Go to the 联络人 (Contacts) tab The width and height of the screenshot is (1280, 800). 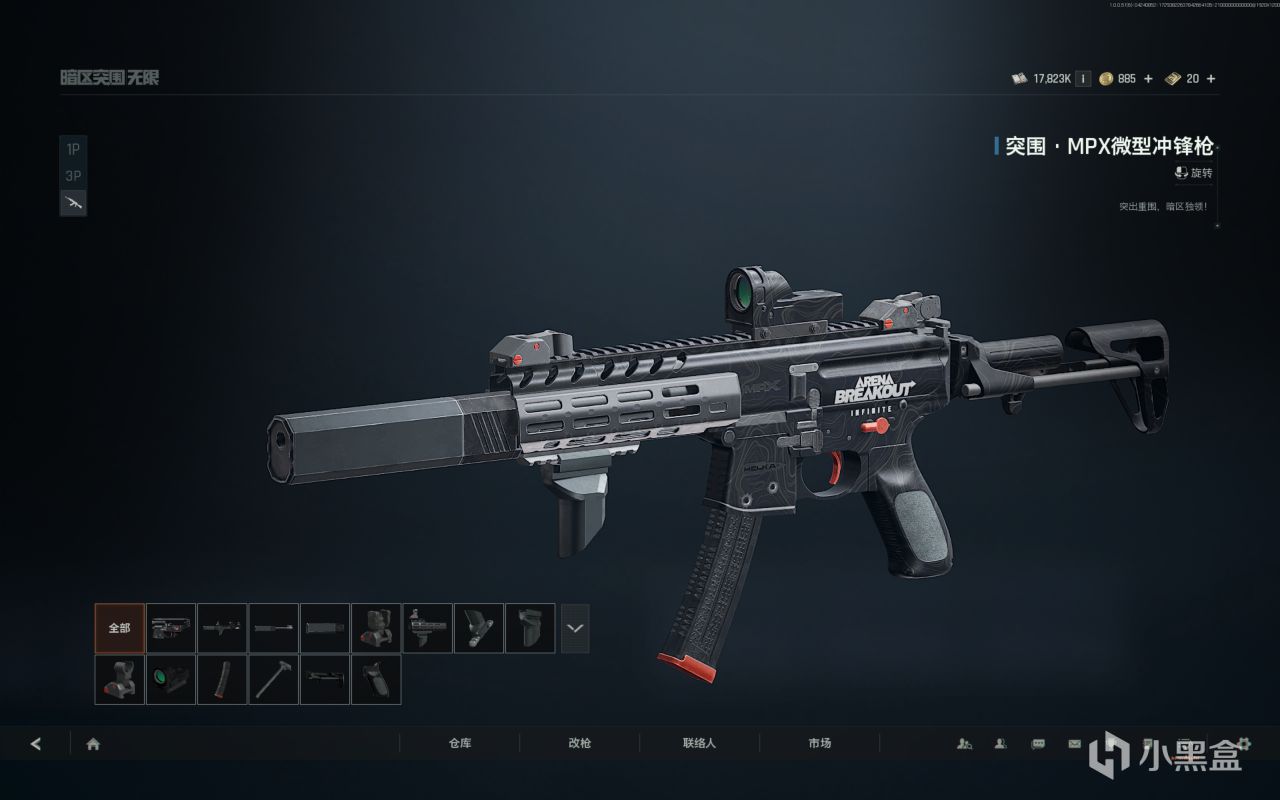pyautogui.click(x=700, y=744)
